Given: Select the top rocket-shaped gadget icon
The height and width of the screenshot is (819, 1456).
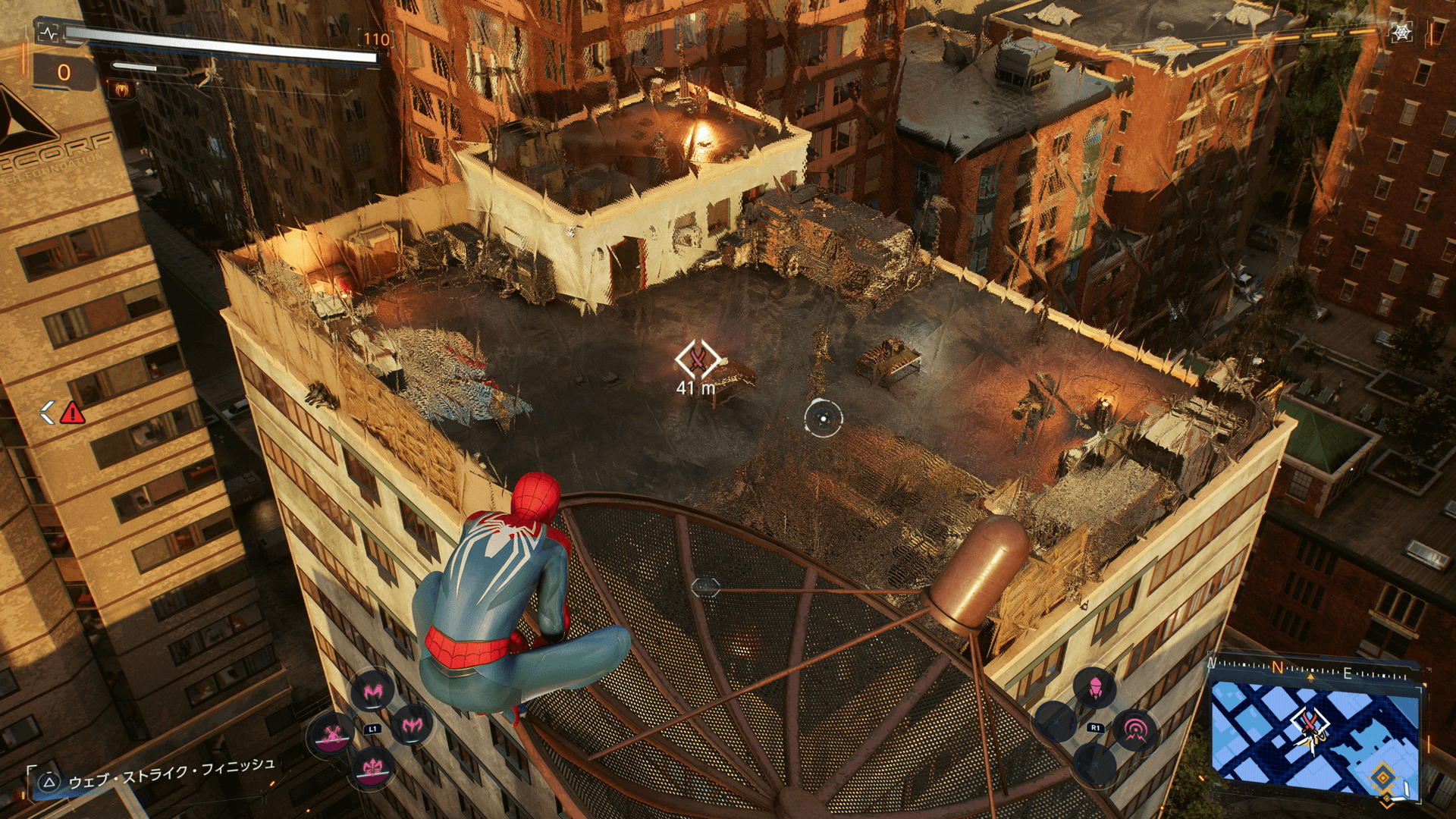Looking at the screenshot, I should (x=1094, y=688).
